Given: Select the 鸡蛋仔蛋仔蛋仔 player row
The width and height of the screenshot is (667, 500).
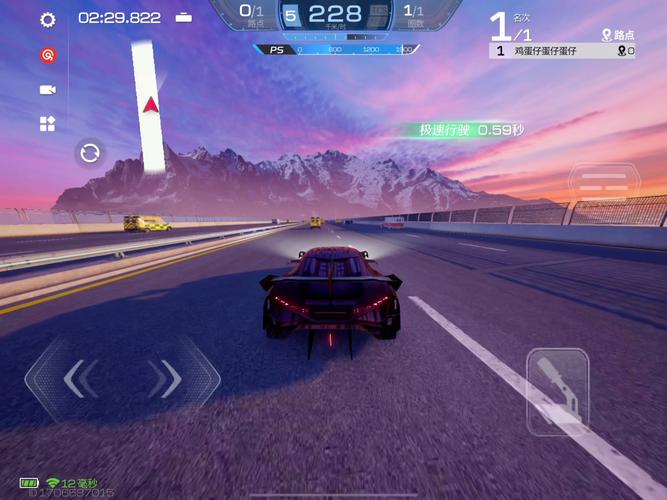Looking at the screenshot, I should click(562, 51).
